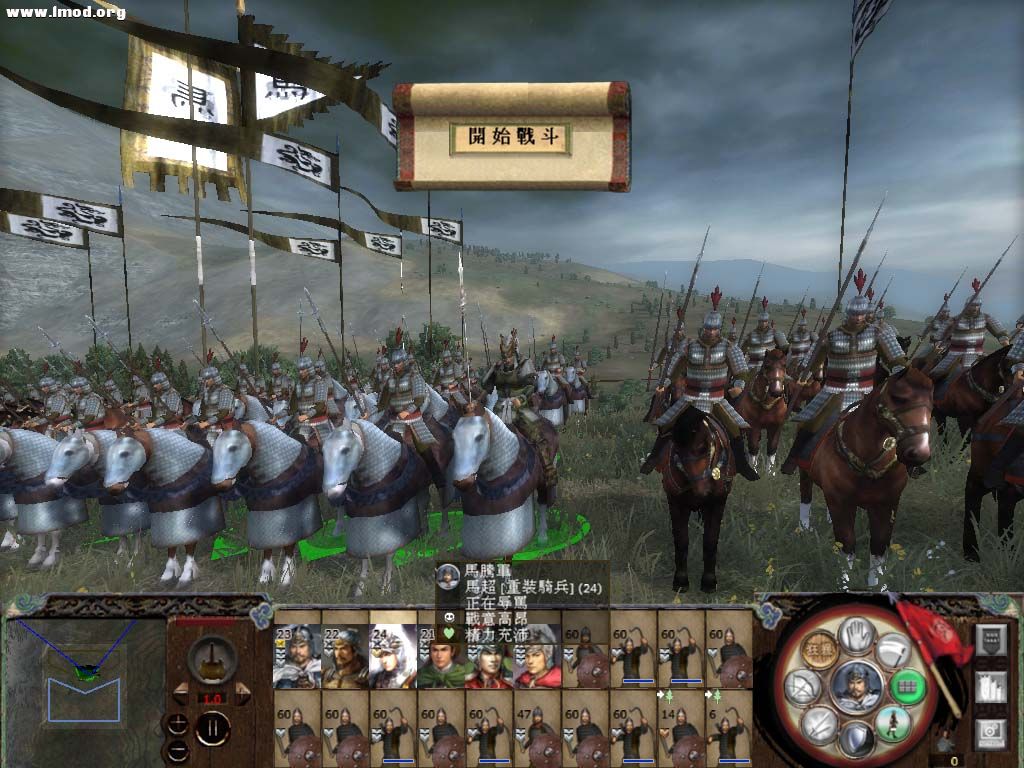1024x768 pixels.
Task: Toggle the pause button
Action: coord(212,728)
